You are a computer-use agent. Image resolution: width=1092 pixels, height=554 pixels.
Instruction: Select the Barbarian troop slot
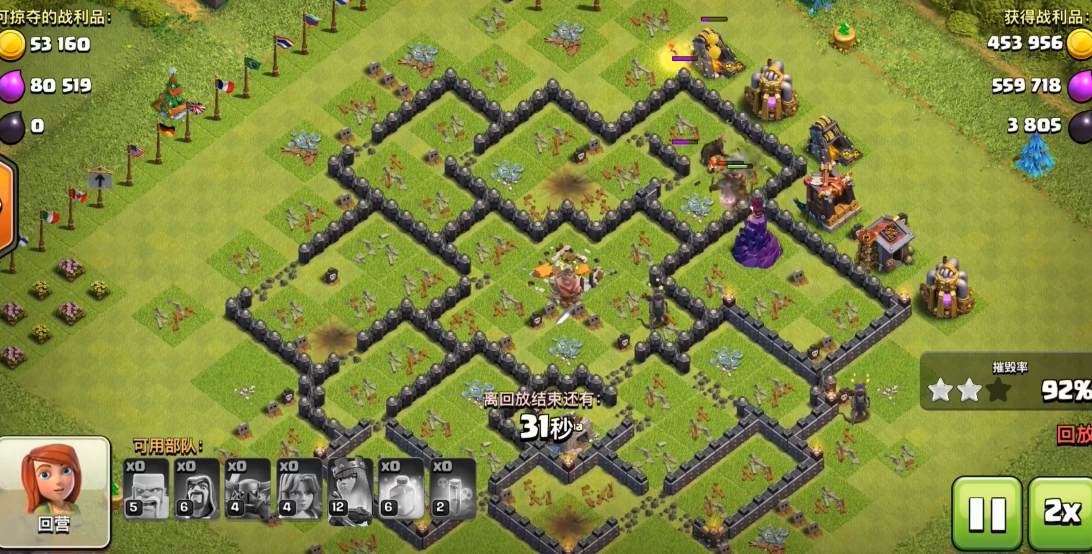[x=147, y=489]
